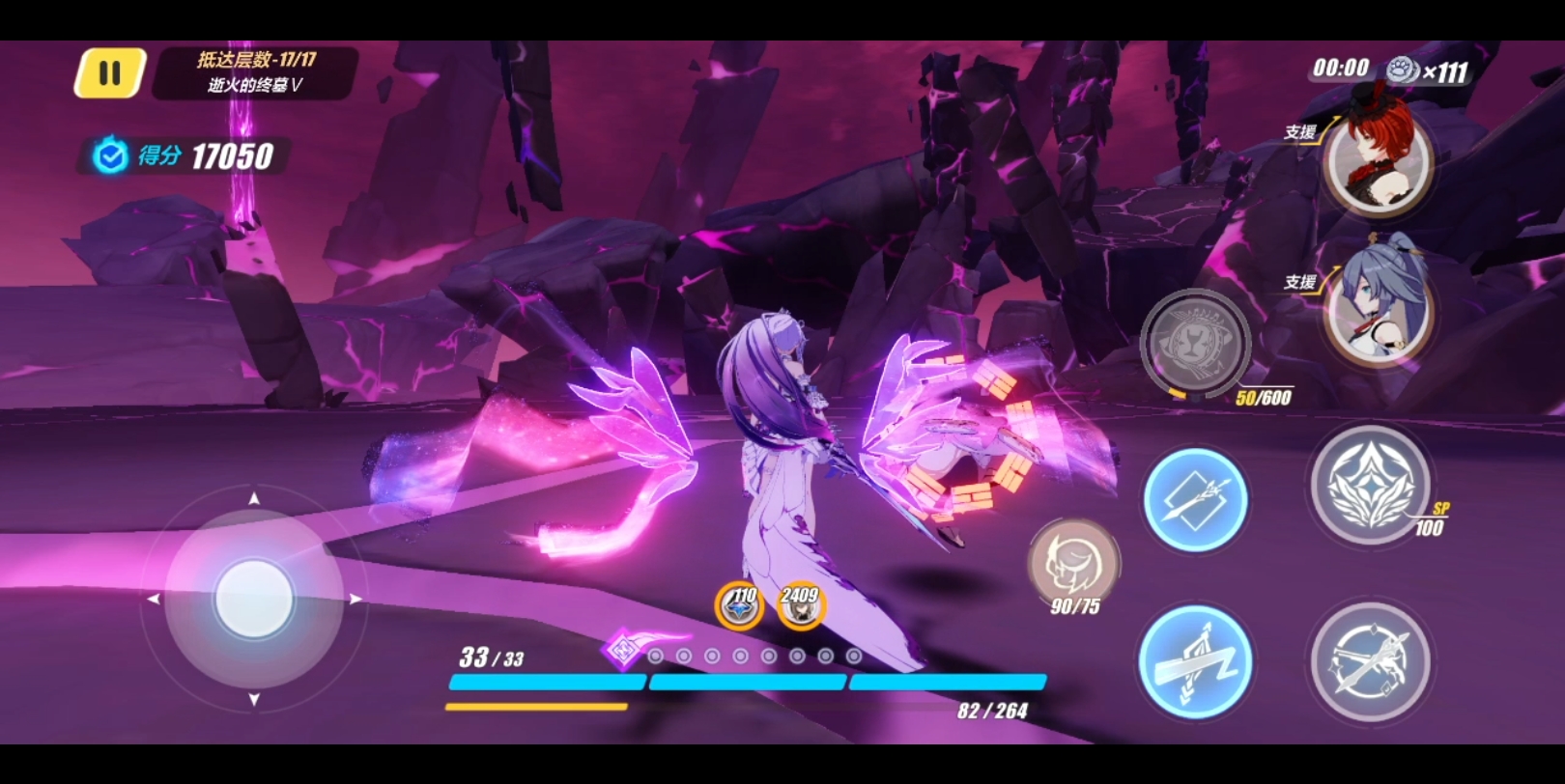Use the blue weapon skill button

click(1195, 500)
